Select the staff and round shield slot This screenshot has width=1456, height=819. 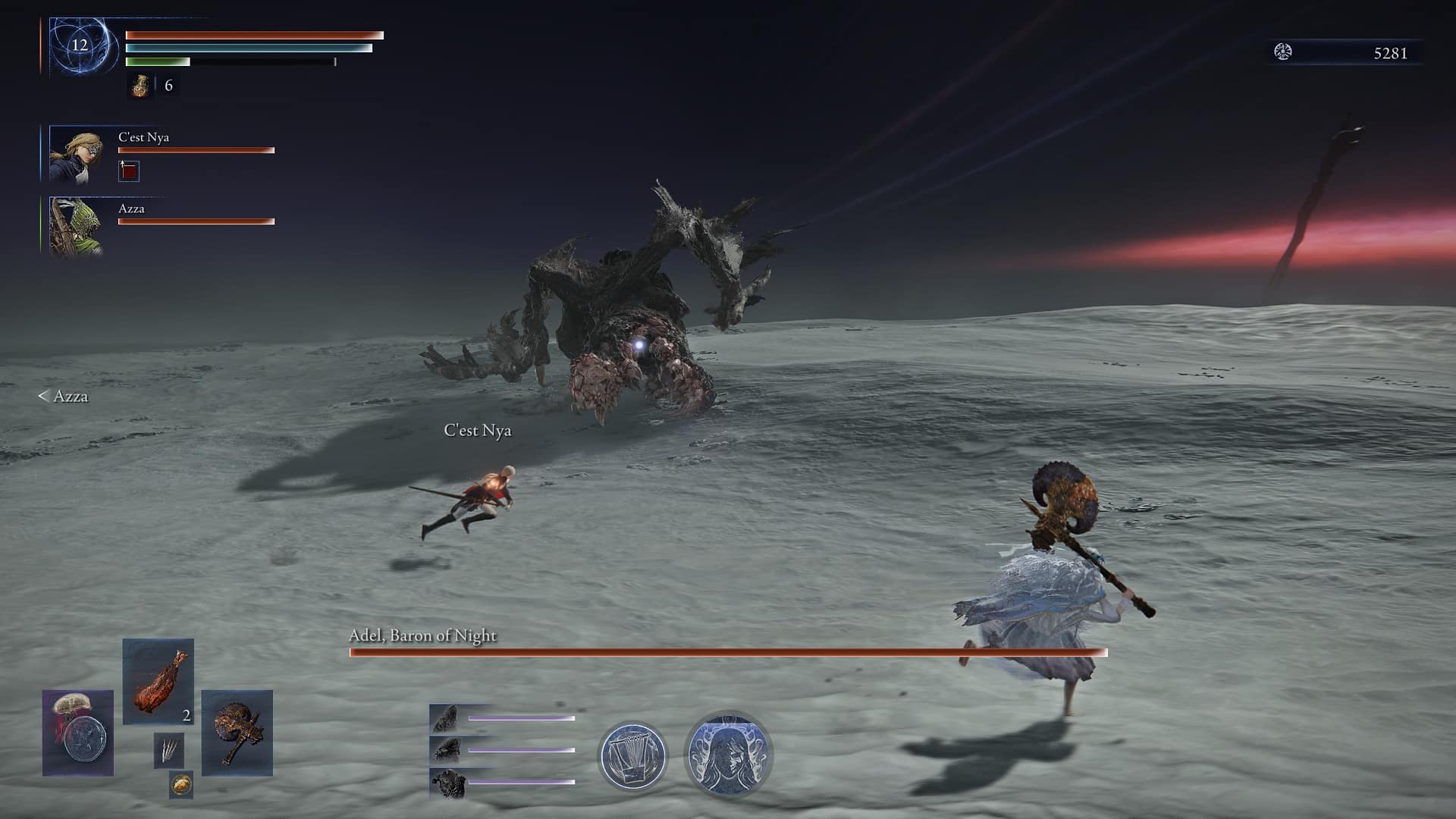click(x=78, y=733)
